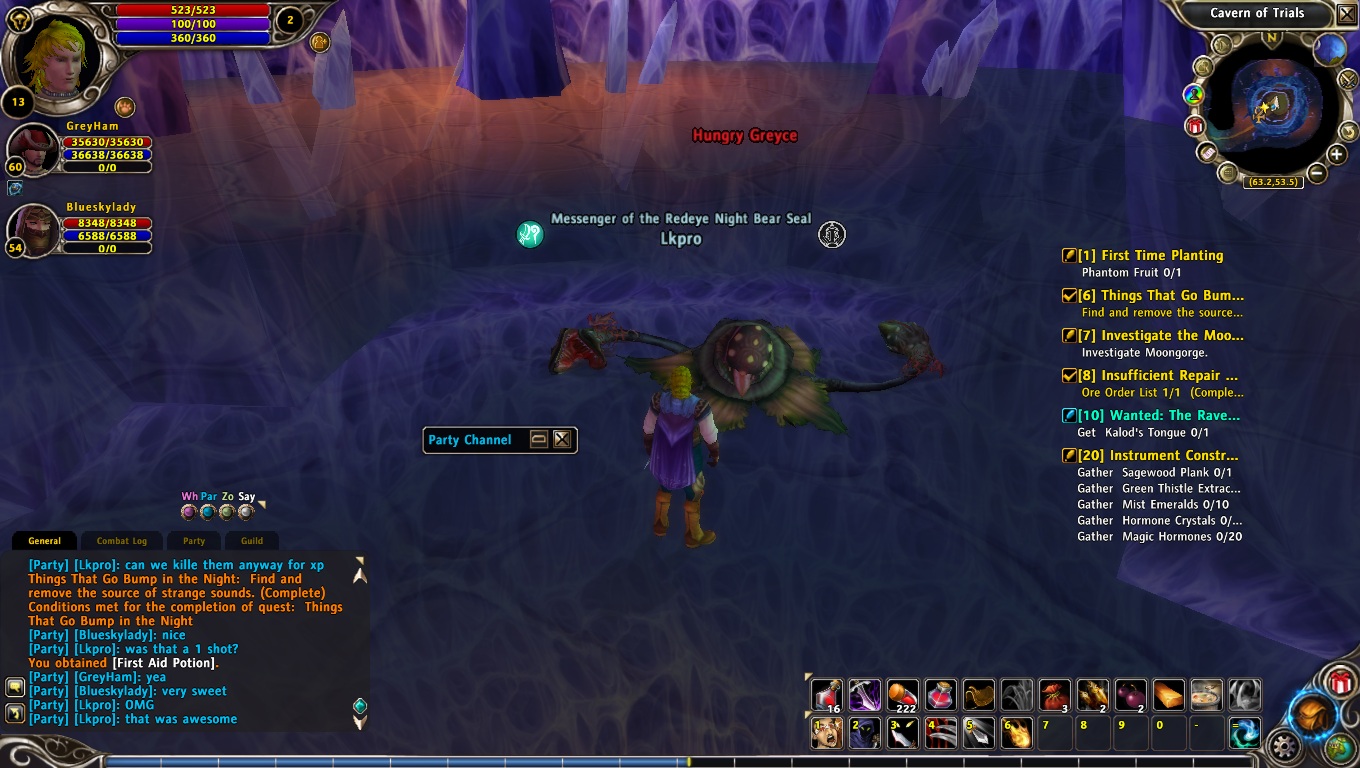Activate the hooded shadow skill in slot 2
1360x768 pixels.
[x=864, y=733]
